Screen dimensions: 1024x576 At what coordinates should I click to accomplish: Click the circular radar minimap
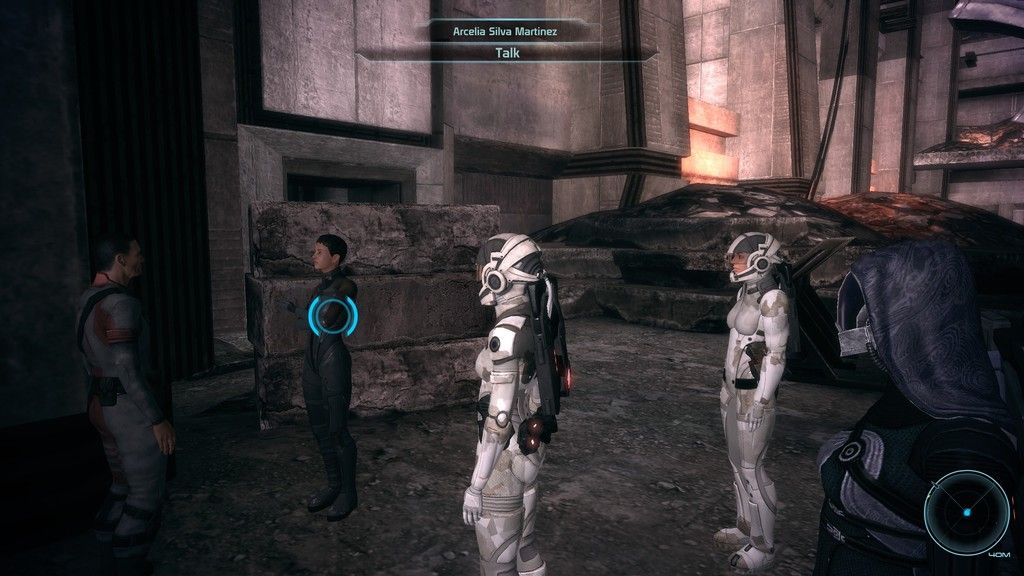click(966, 512)
